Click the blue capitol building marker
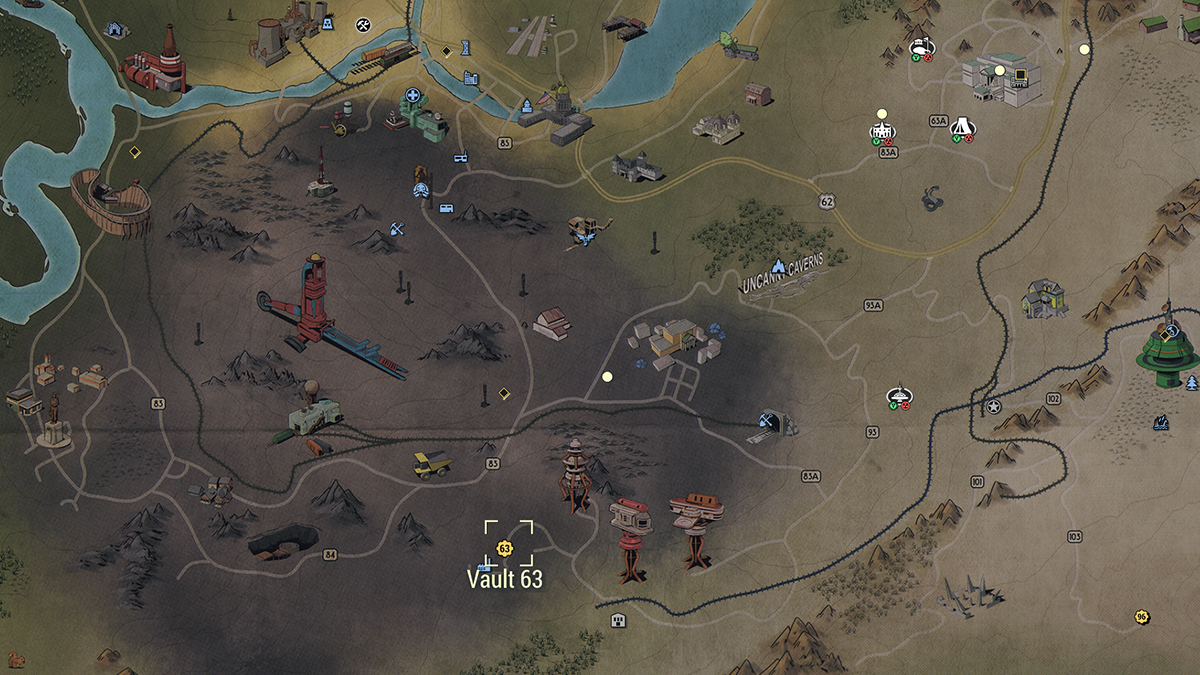This screenshot has width=1200, height=675. pos(526,105)
